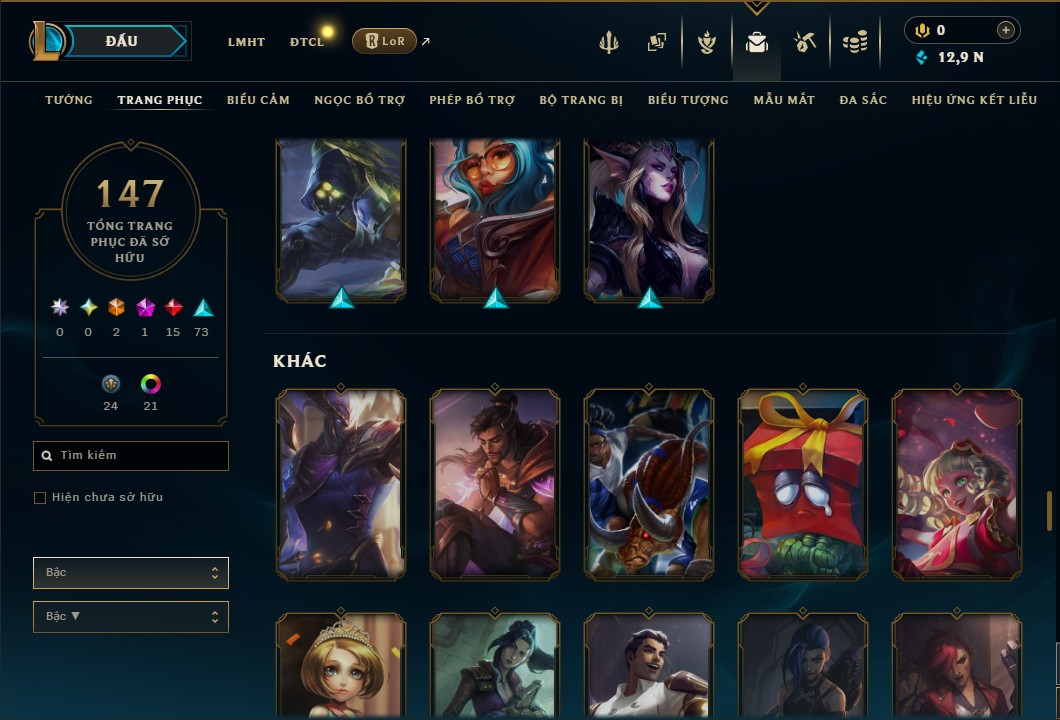Open the LMHT section
Screen dimensions: 1060x720
(x=246, y=42)
